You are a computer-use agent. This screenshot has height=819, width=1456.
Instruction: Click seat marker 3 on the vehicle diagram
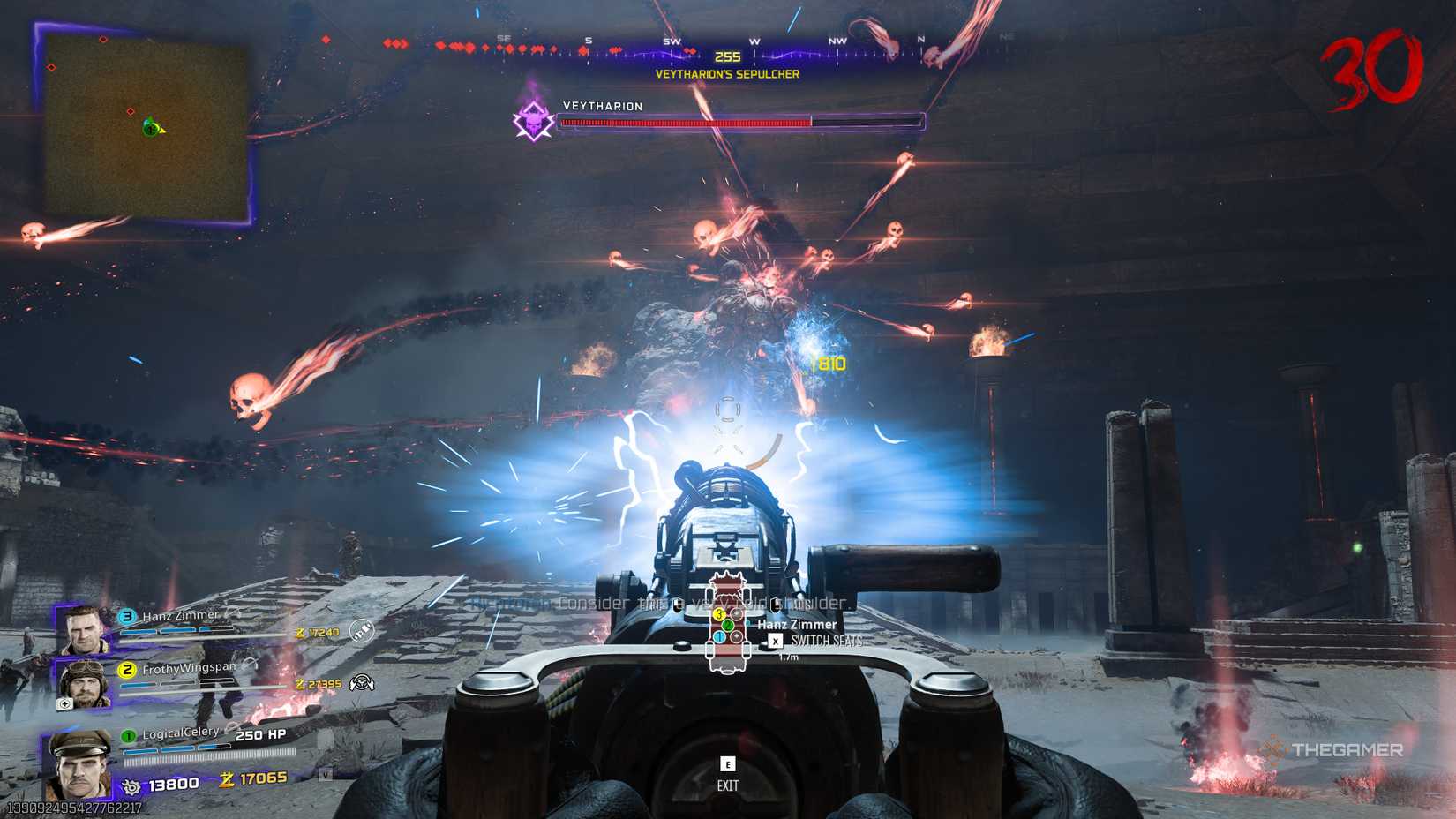[x=718, y=613]
